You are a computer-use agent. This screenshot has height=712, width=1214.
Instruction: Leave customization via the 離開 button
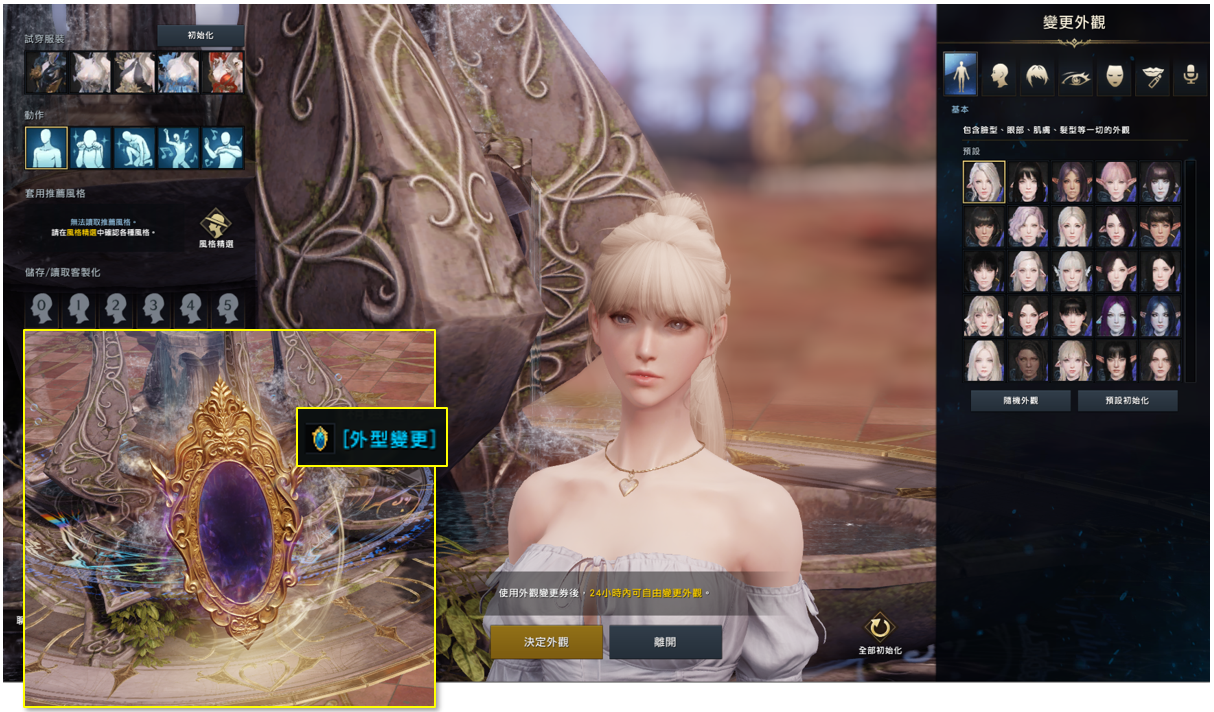(x=665, y=642)
